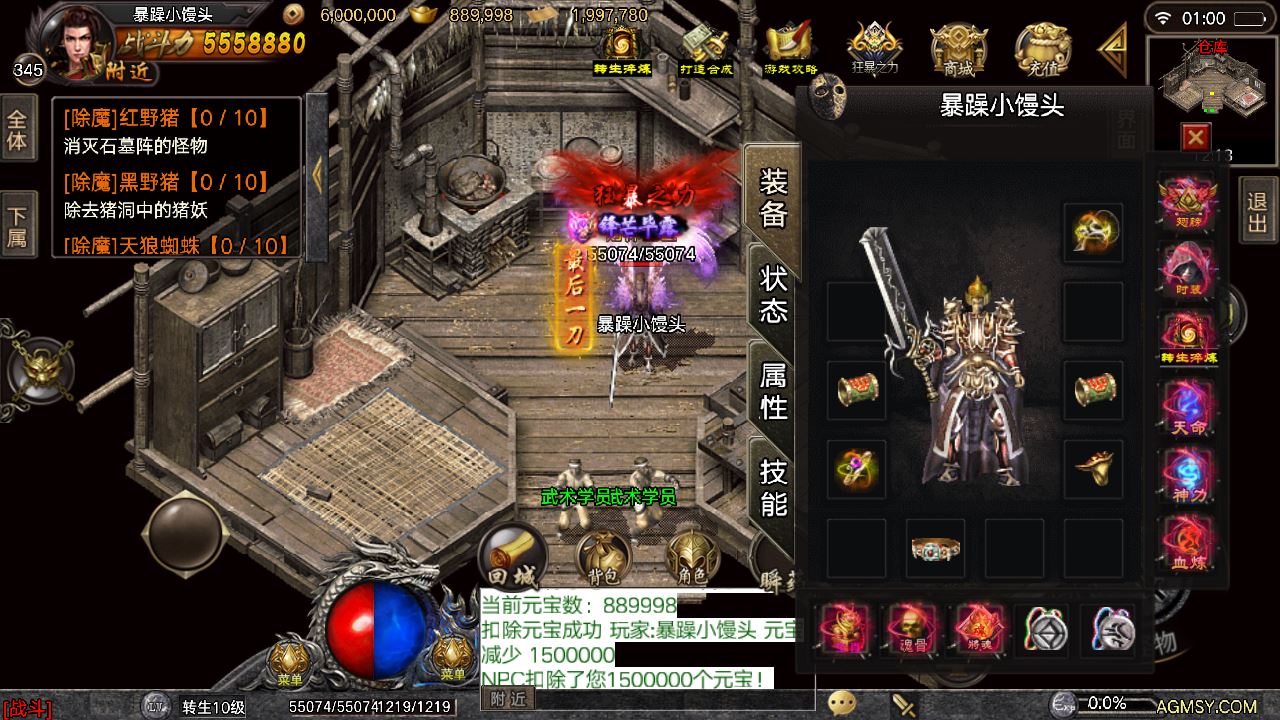The height and width of the screenshot is (720, 1280).
Task: Show the 技能 skills tab
Action: tap(773, 486)
